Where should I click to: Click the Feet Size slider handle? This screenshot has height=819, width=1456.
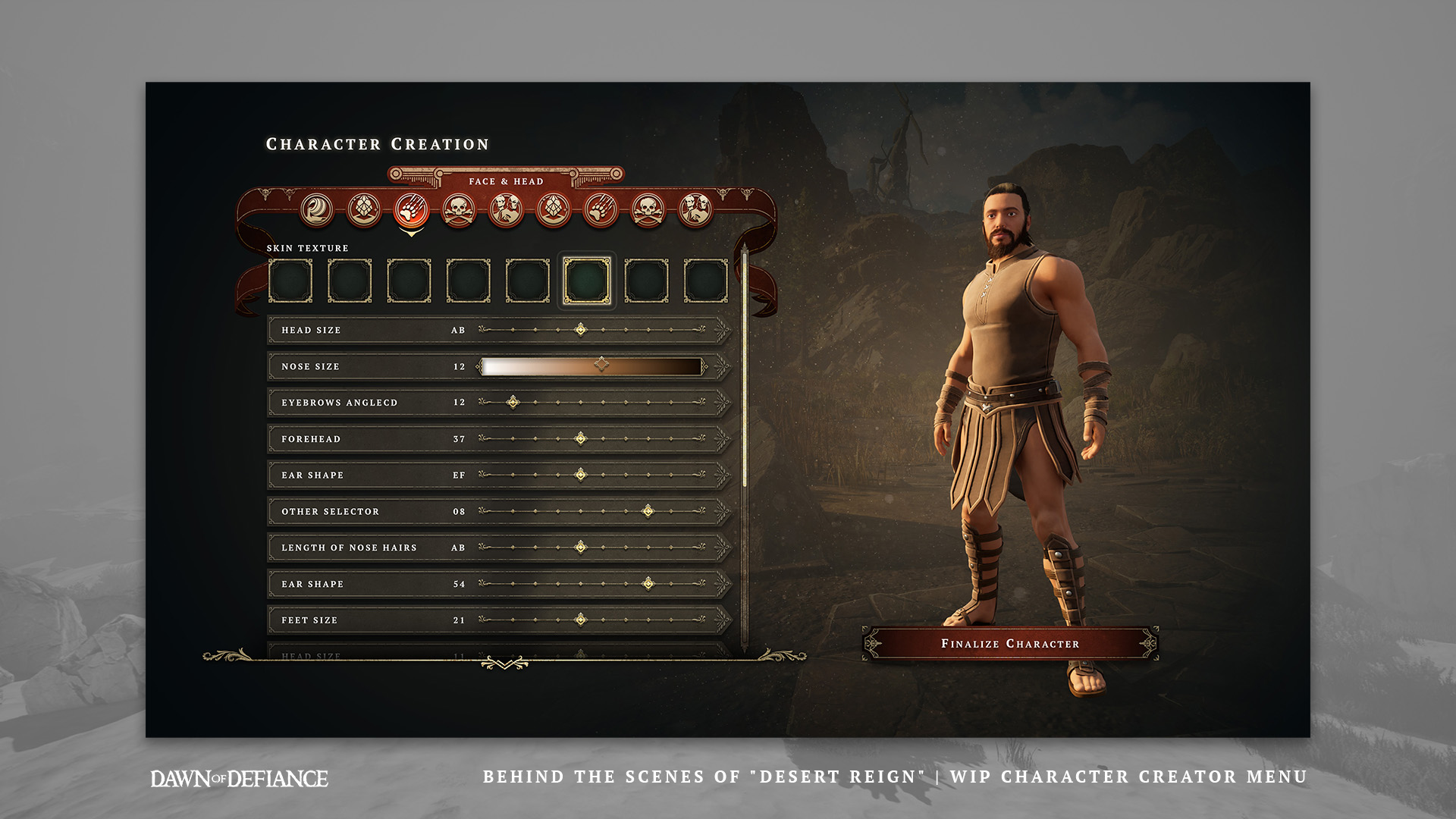[581, 620]
